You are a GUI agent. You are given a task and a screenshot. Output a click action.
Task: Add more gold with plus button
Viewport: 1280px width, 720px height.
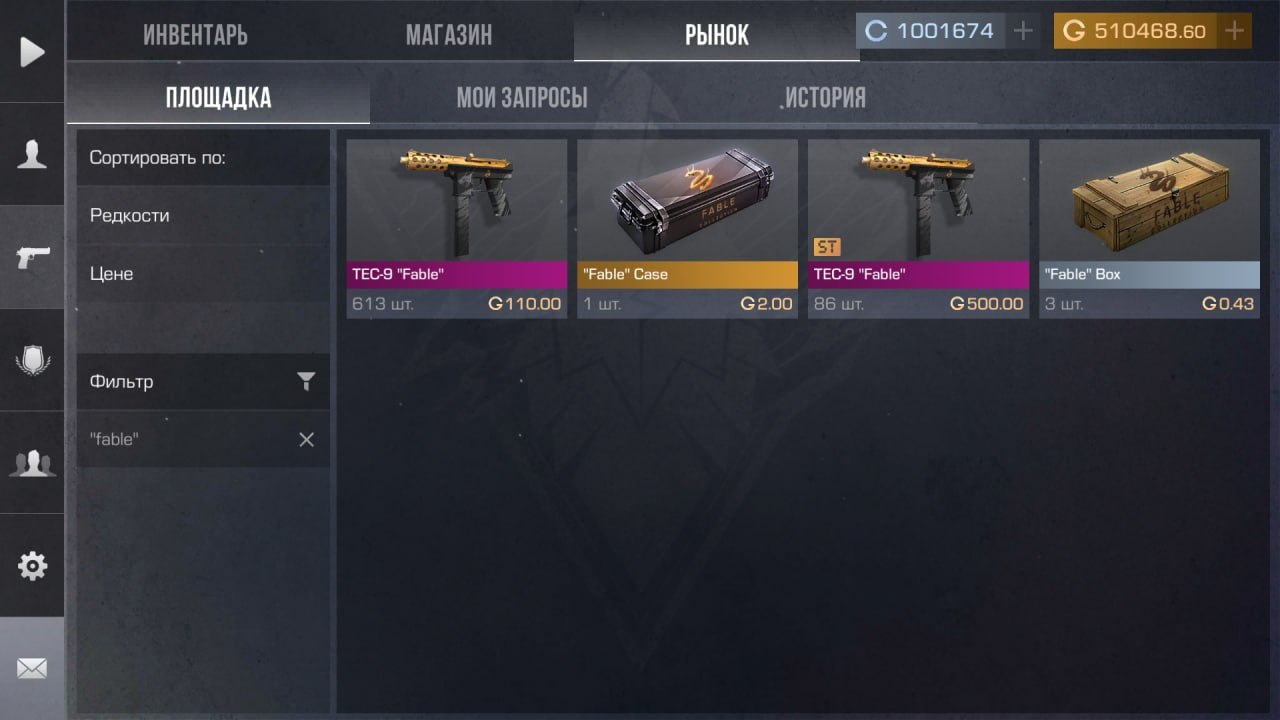point(1235,31)
